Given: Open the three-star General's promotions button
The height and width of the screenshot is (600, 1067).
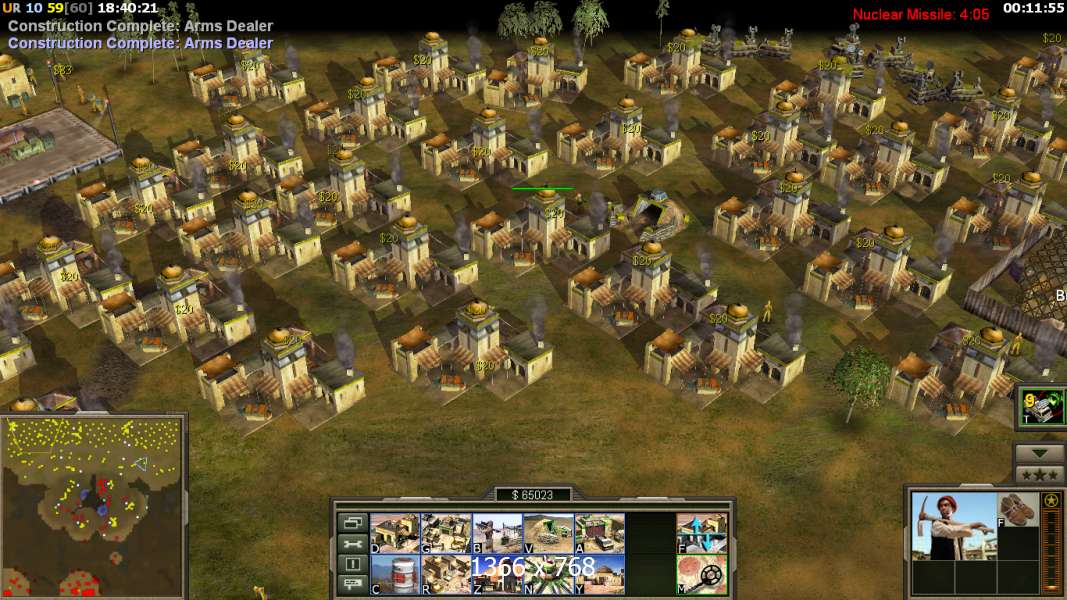Looking at the screenshot, I should pyautogui.click(x=1039, y=474).
